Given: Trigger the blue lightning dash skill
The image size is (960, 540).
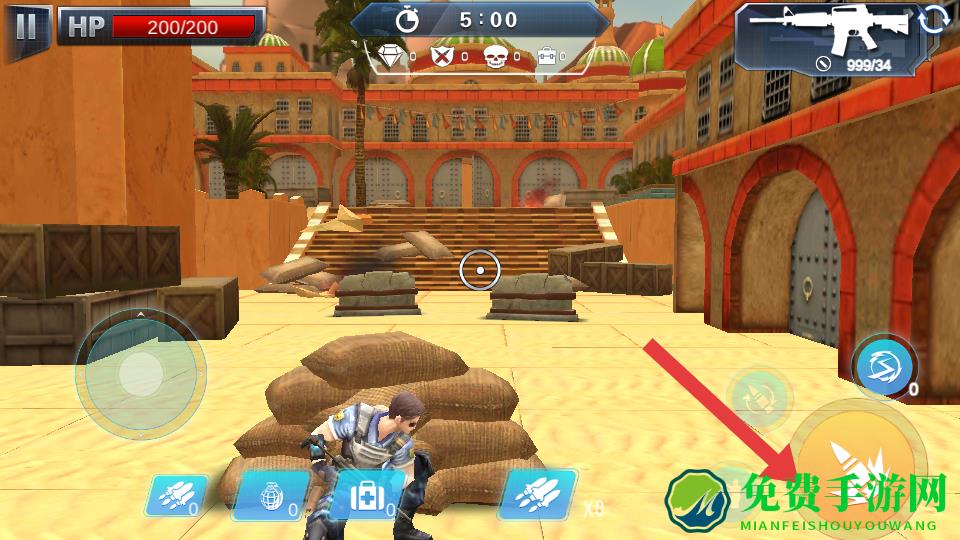Looking at the screenshot, I should 882,366.
